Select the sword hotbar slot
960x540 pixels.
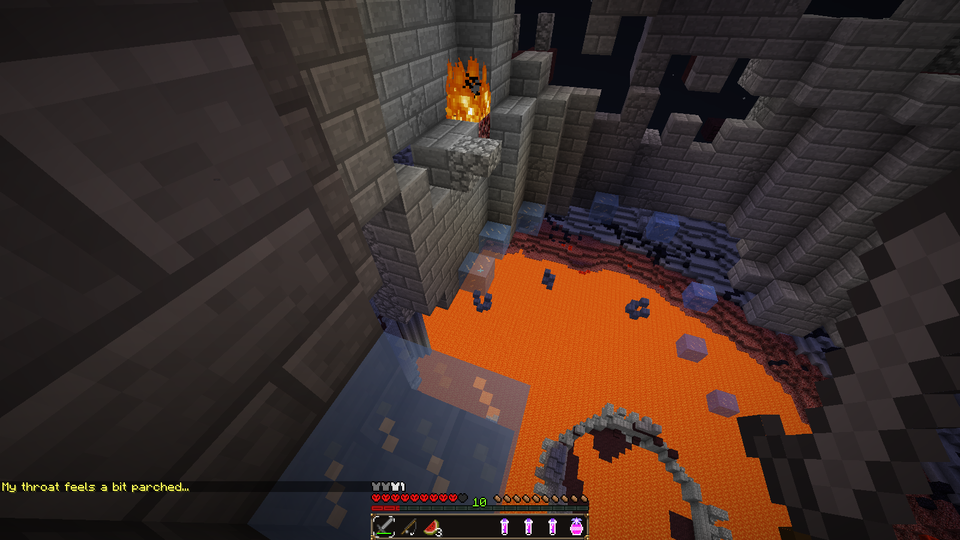[x=384, y=526]
